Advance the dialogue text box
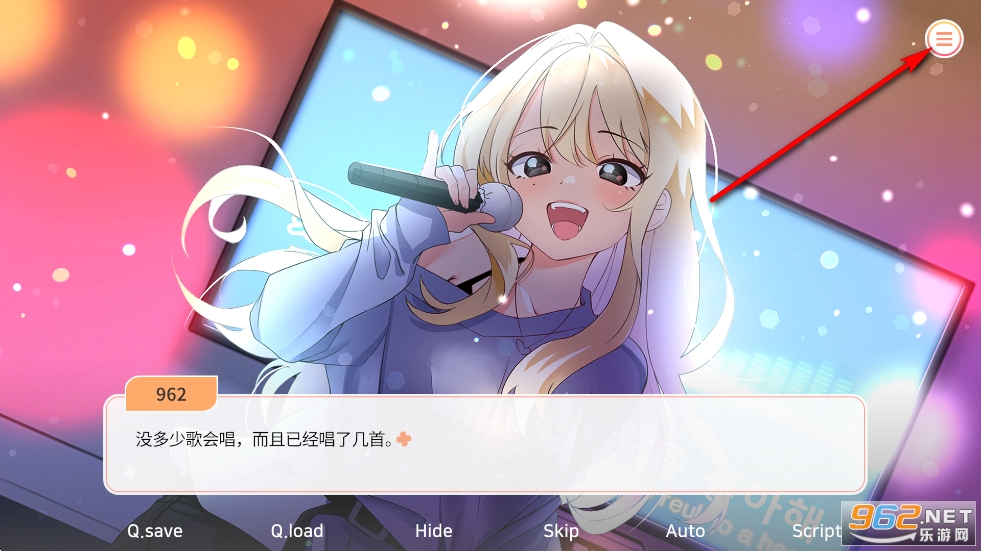Image resolution: width=981 pixels, height=551 pixels. pyautogui.click(x=484, y=445)
